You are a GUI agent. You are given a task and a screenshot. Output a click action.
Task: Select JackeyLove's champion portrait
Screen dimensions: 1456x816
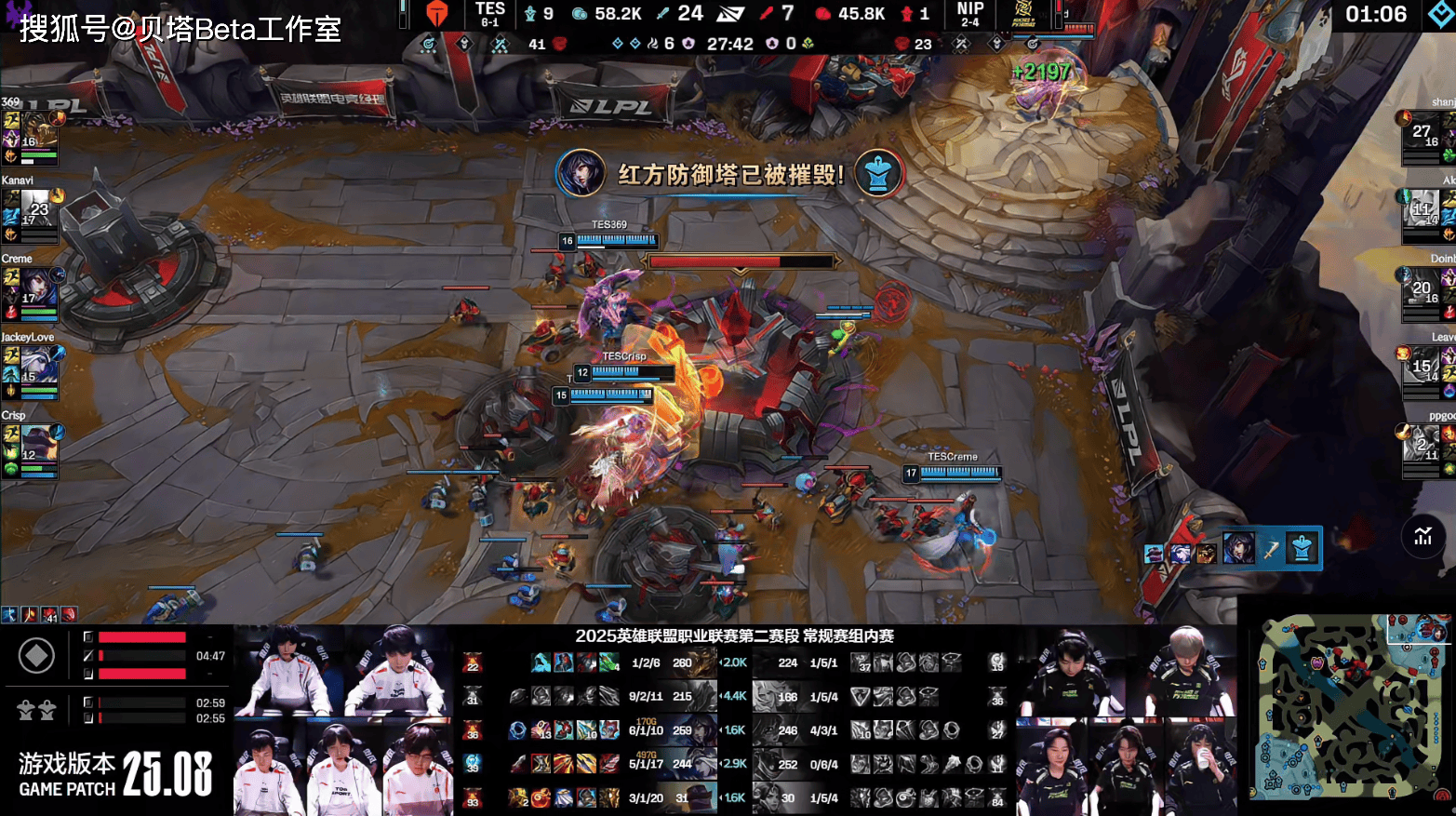coord(37,367)
